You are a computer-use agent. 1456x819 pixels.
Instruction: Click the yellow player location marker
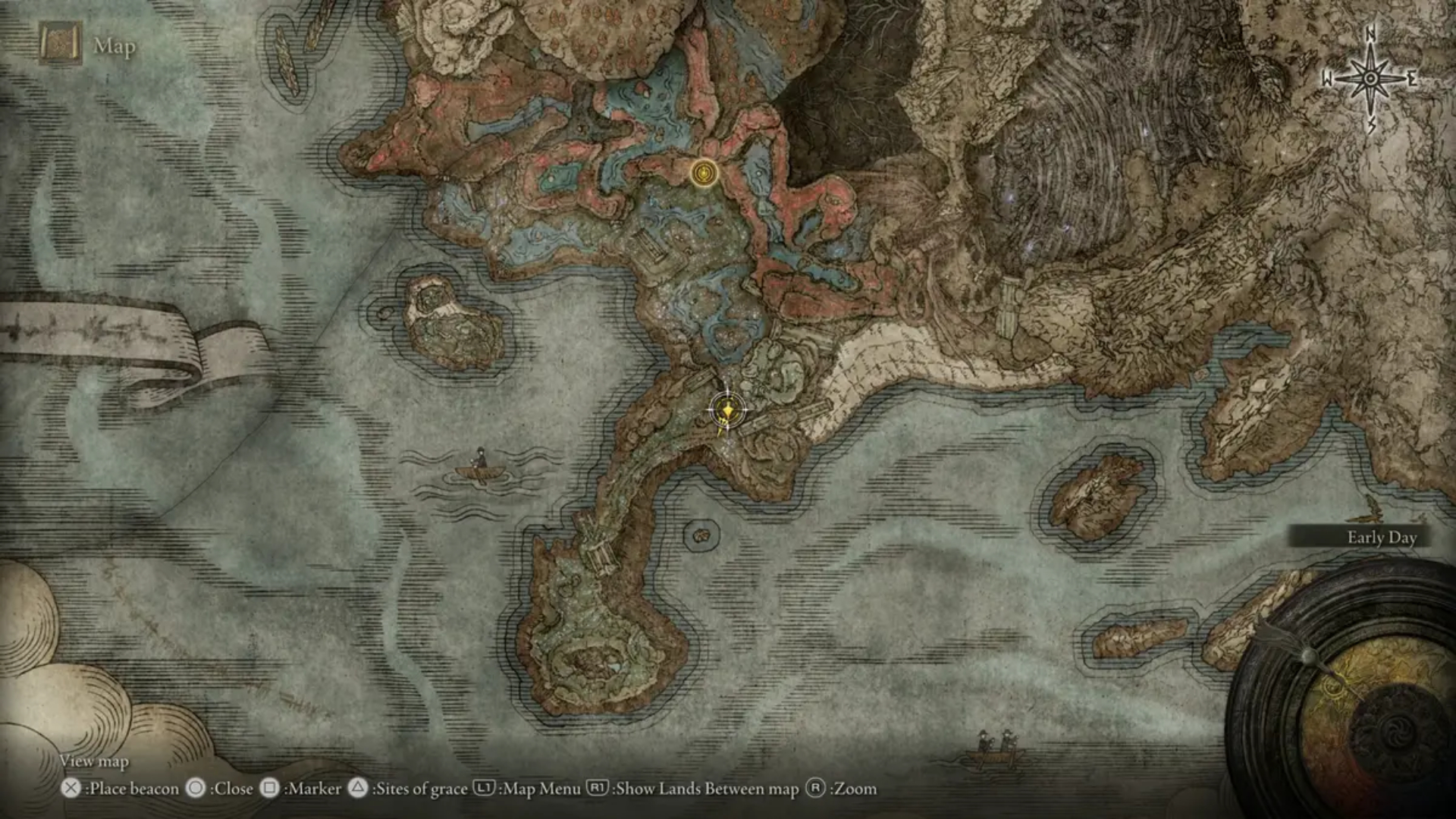tap(727, 411)
